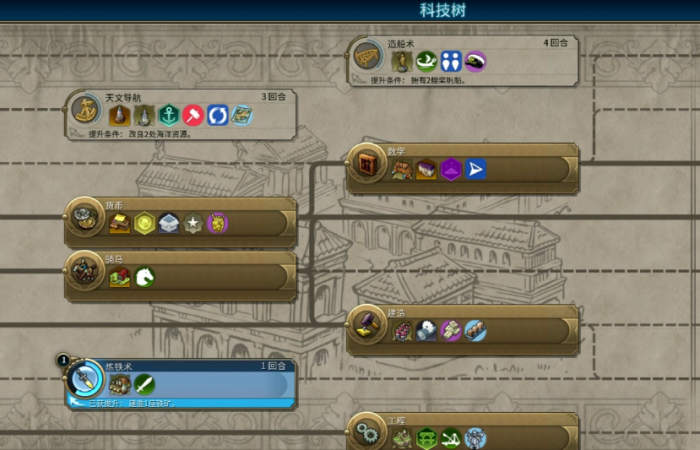Check the gold hexagon icon under 货币

pos(144,223)
